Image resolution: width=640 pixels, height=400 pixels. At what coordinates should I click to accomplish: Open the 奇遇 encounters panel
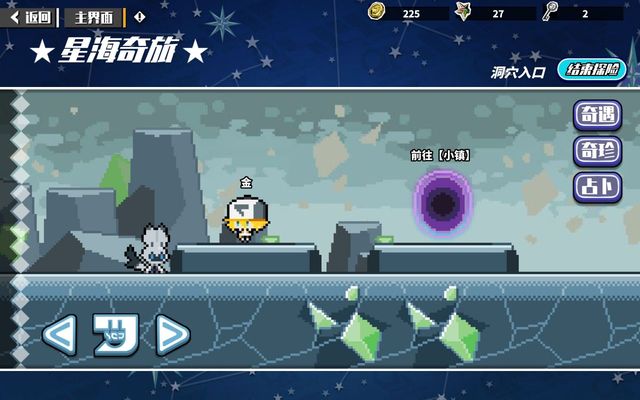click(597, 116)
